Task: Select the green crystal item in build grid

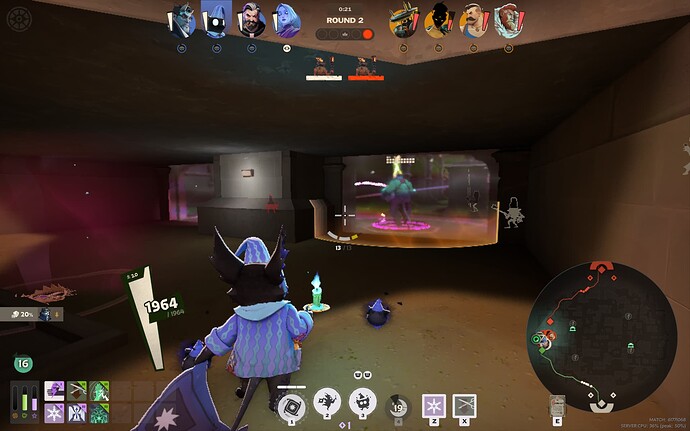Action: [x=100, y=391]
